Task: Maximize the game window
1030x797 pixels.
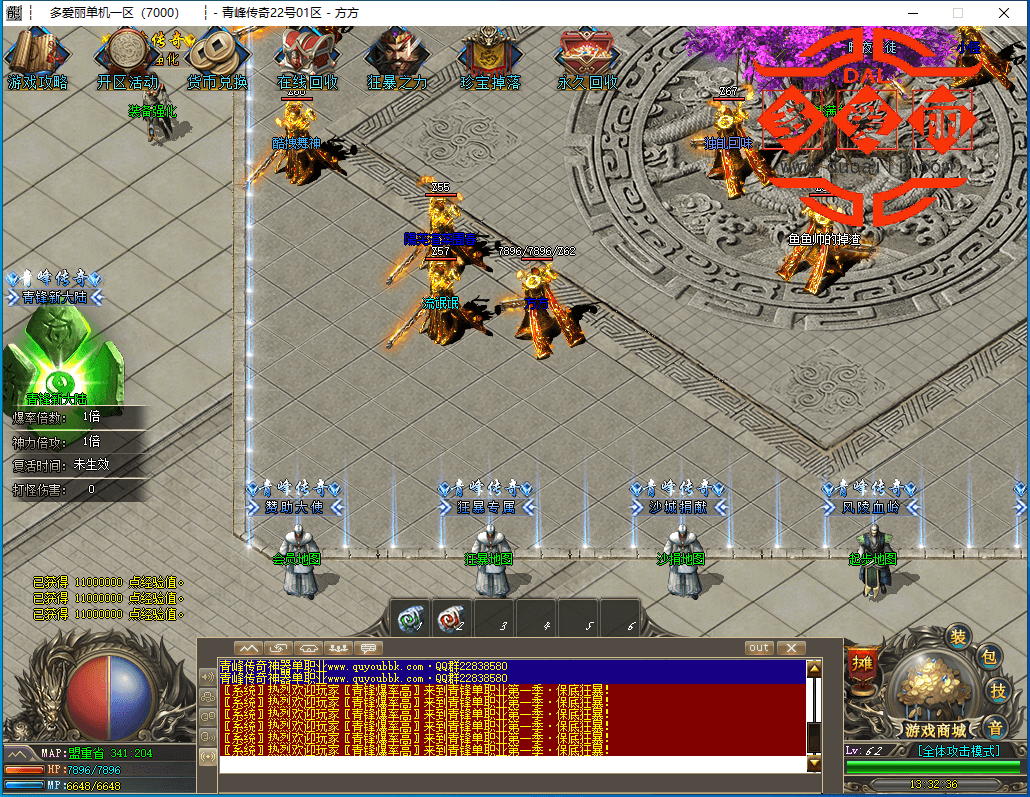Action: 957,13
